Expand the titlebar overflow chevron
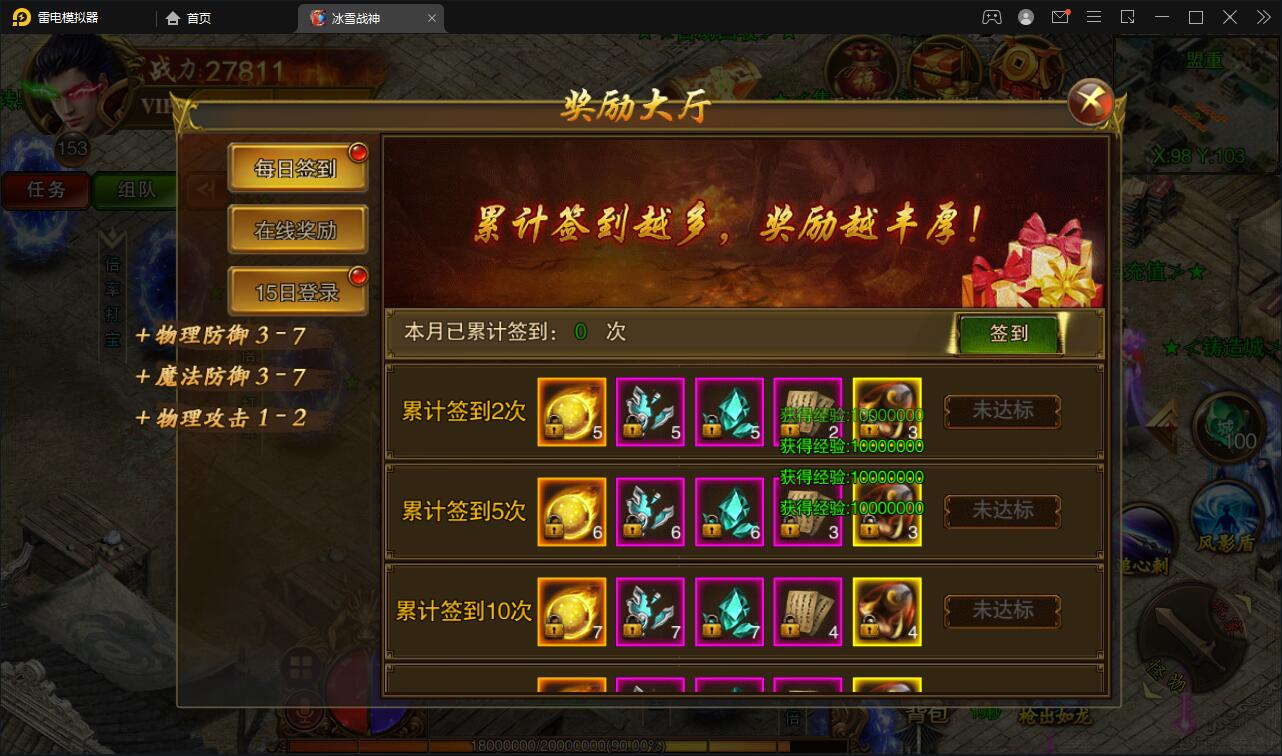 click(x=1263, y=17)
